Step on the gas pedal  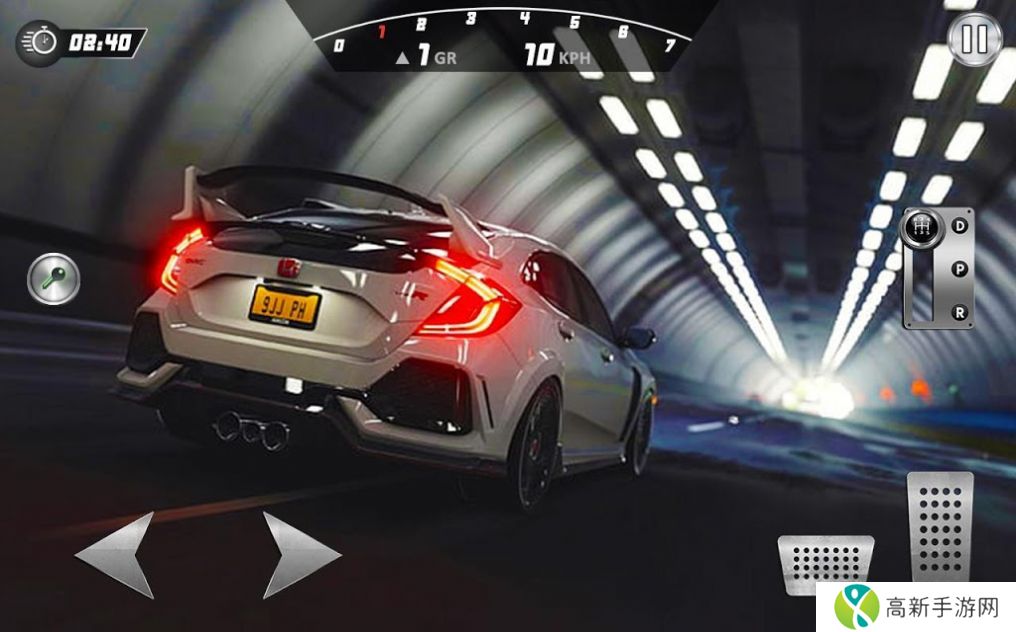[x=939, y=526]
